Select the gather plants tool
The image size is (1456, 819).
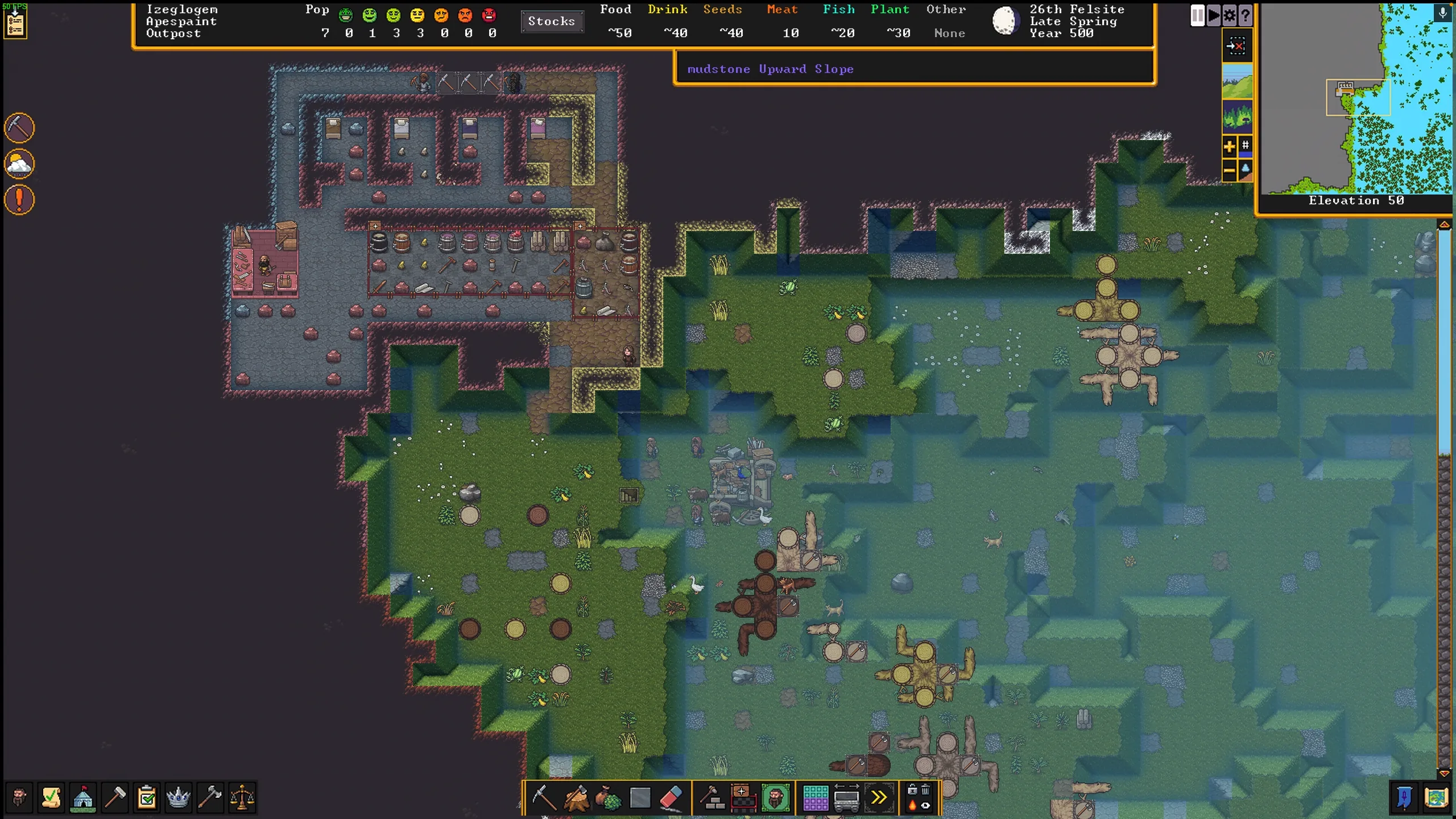pyautogui.click(x=607, y=797)
